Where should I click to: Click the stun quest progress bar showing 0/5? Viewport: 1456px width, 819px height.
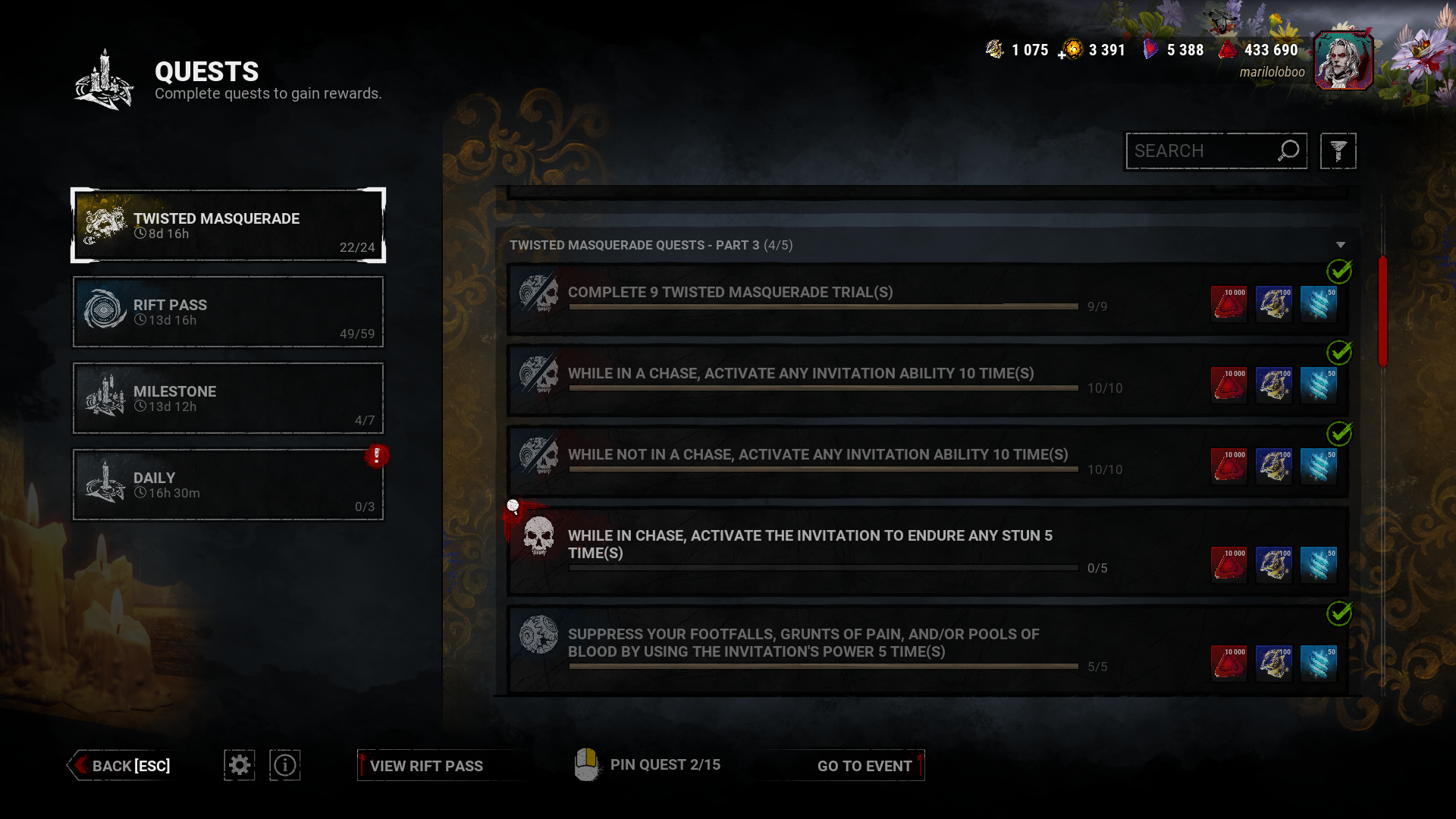coord(823,567)
